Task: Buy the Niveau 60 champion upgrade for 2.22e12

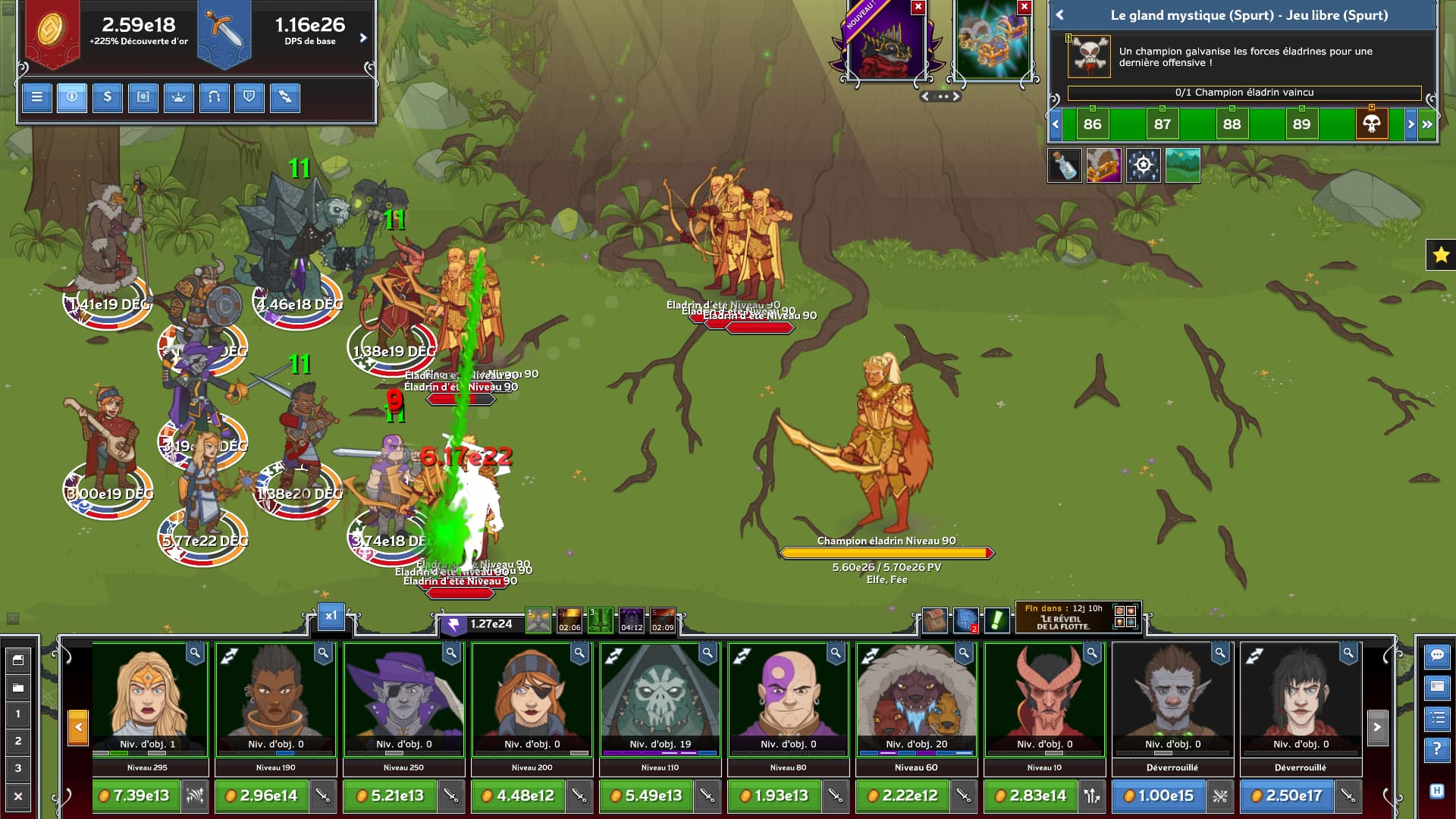Action: (903, 795)
